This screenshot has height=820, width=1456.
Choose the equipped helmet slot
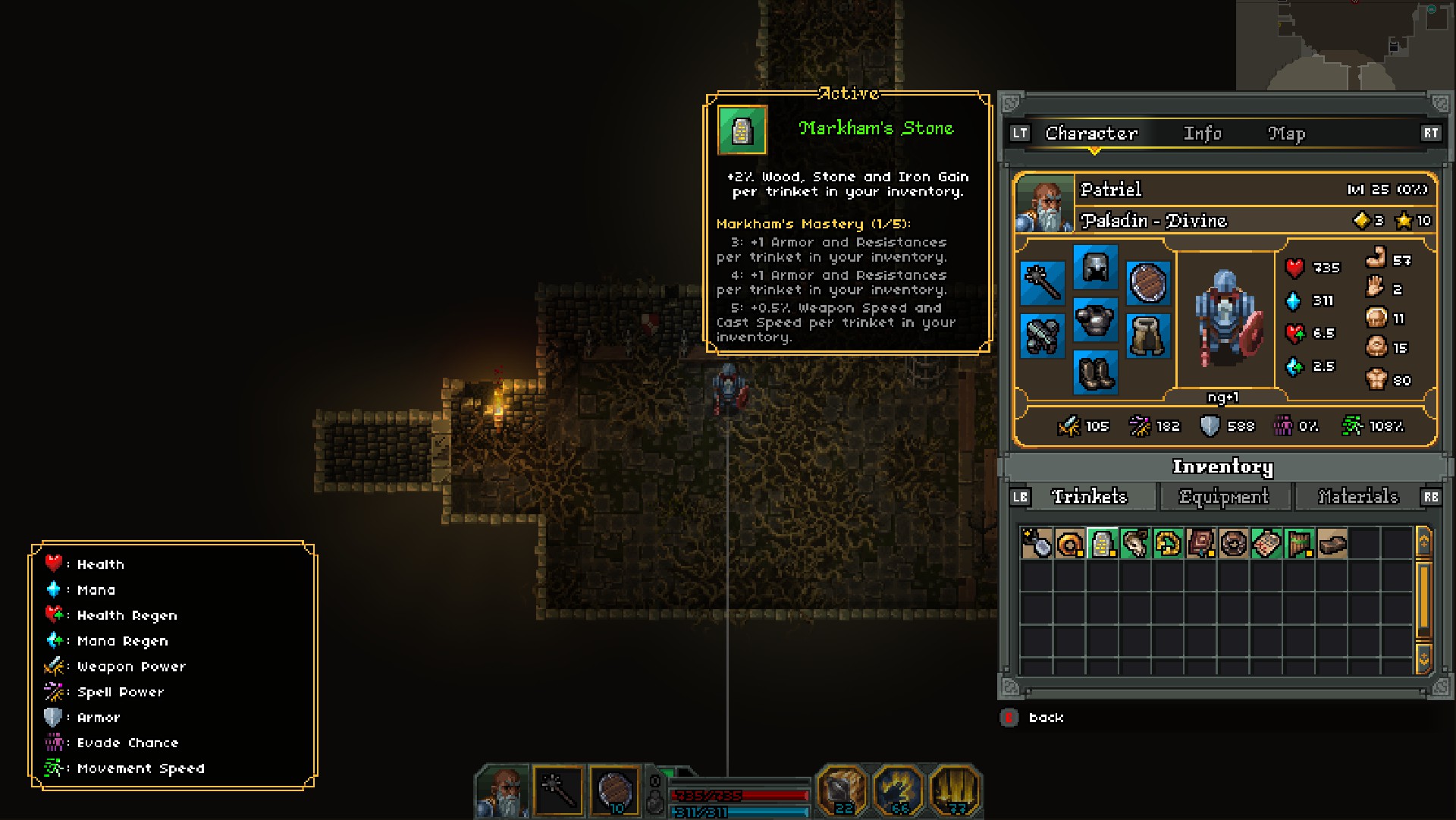pyautogui.click(x=1095, y=267)
